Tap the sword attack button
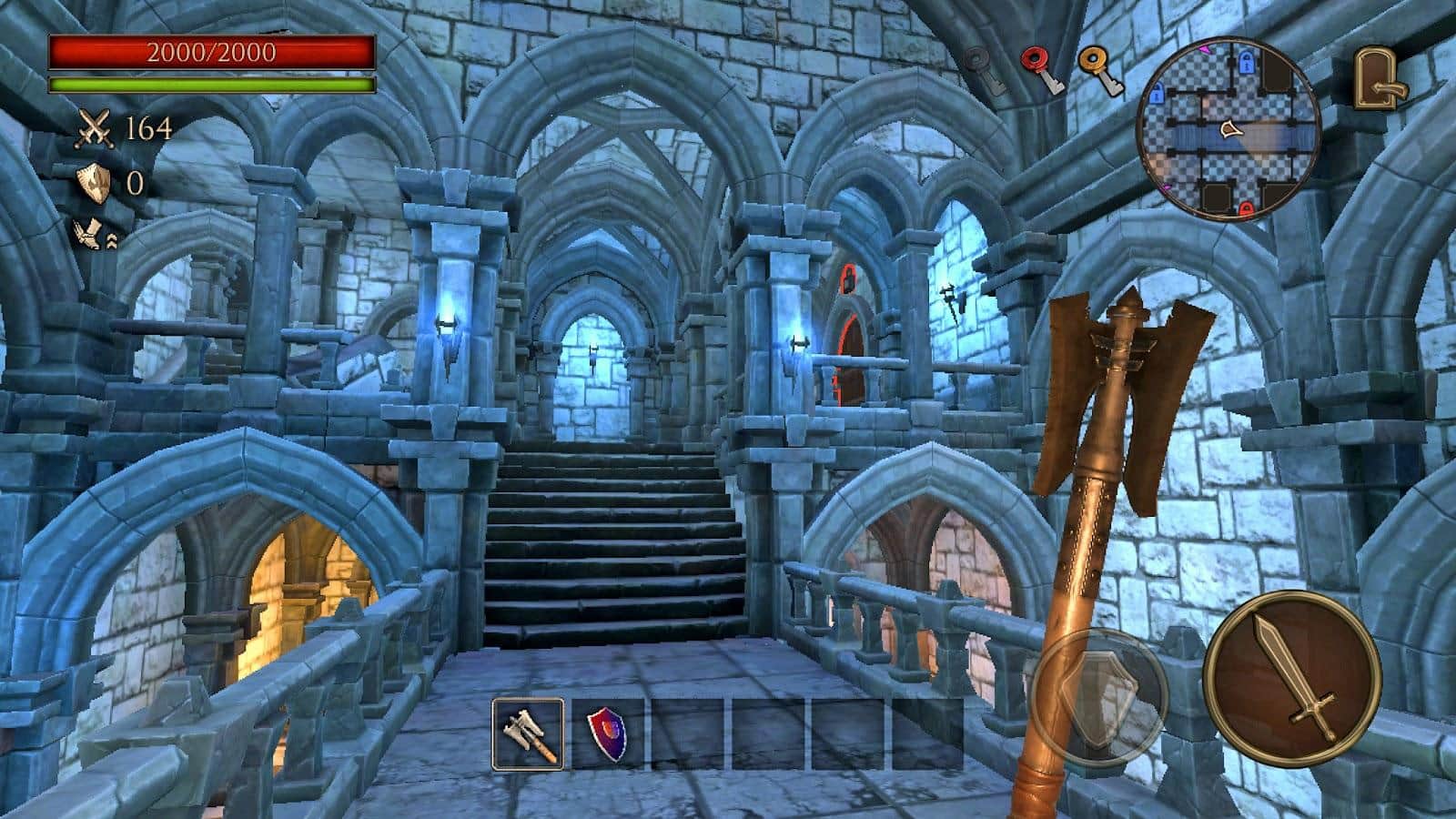The width and height of the screenshot is (1456, 819). (1291, 679)
